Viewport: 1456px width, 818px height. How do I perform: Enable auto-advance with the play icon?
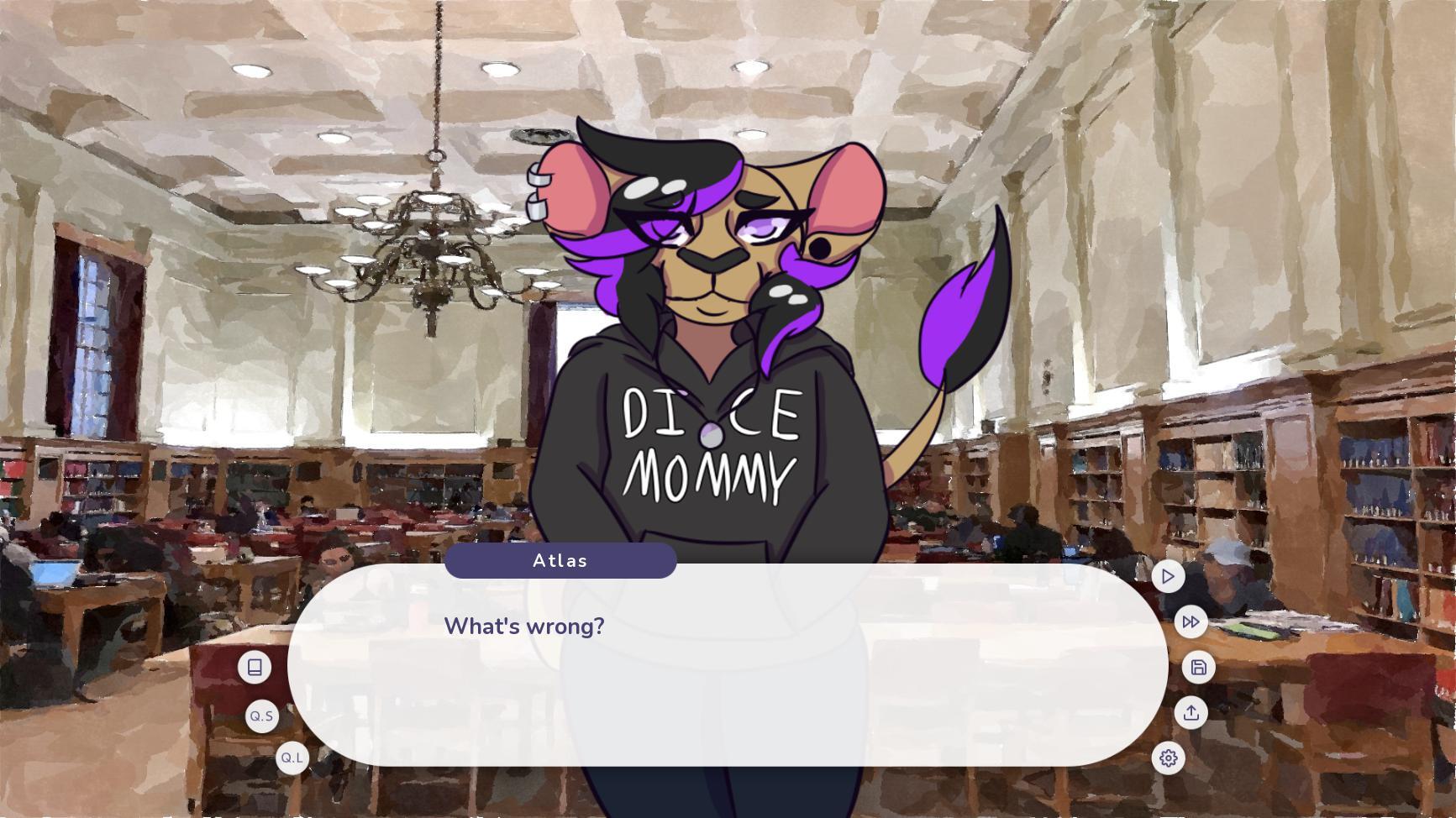[x=1168, y=577]
